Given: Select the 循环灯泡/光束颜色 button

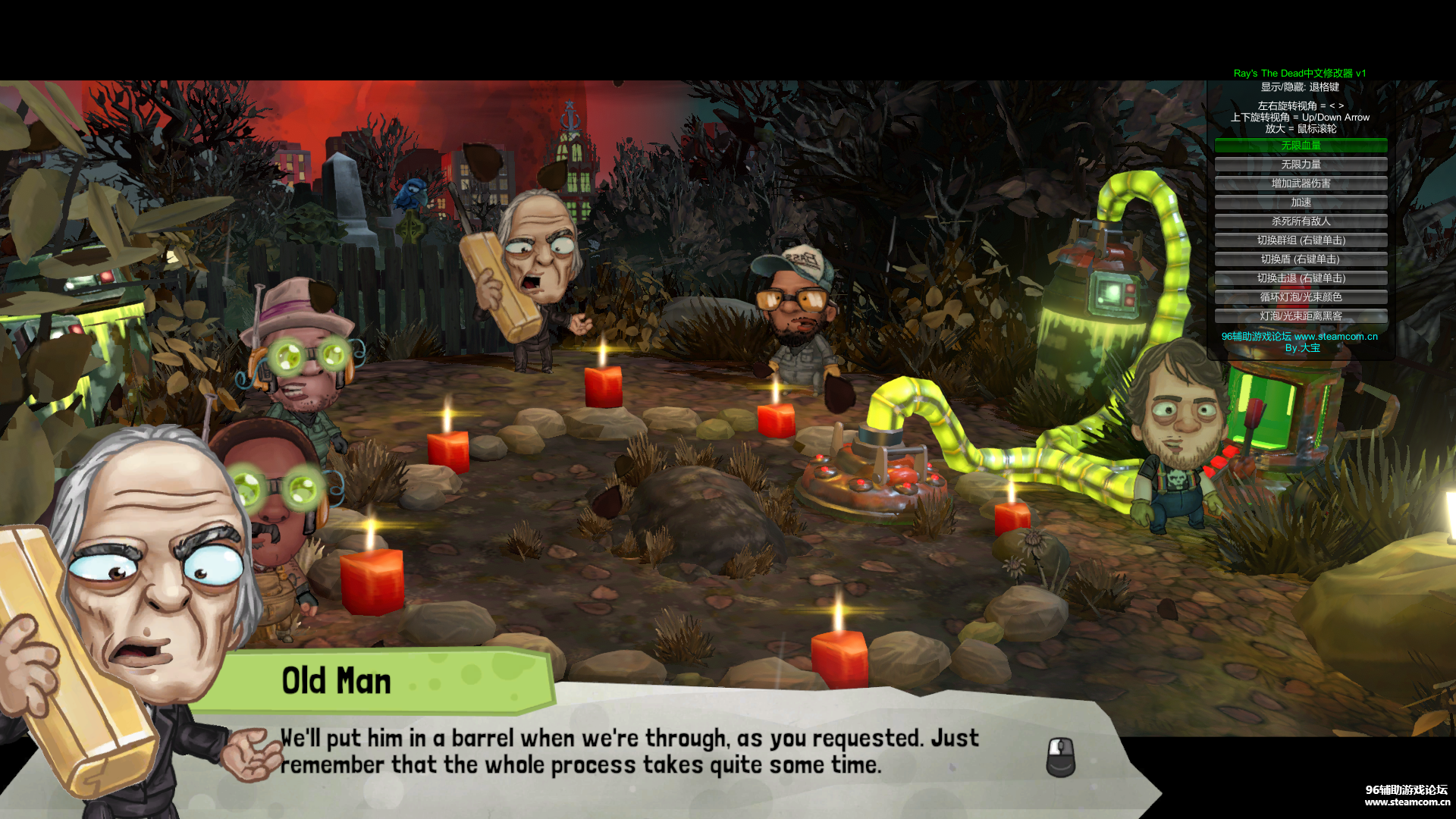Looking at the screenshot, I should tap(1301, 297).
